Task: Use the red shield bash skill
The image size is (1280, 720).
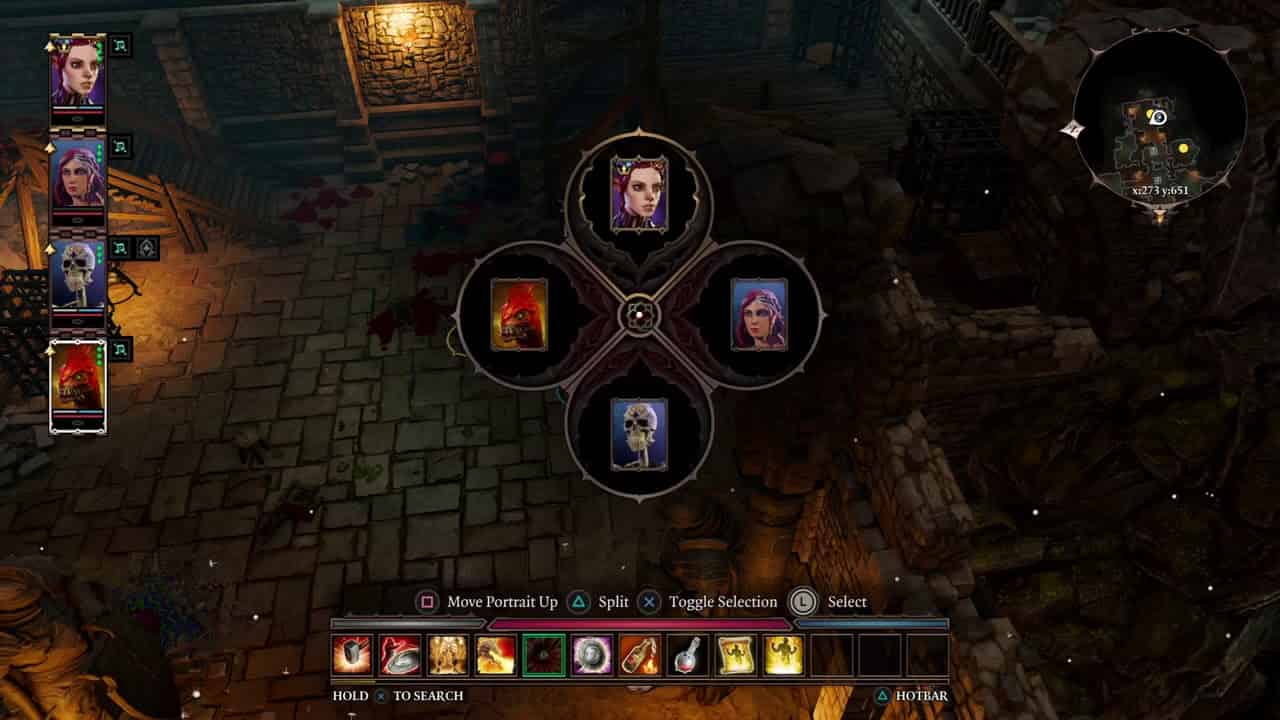Action: click(400, 655)
